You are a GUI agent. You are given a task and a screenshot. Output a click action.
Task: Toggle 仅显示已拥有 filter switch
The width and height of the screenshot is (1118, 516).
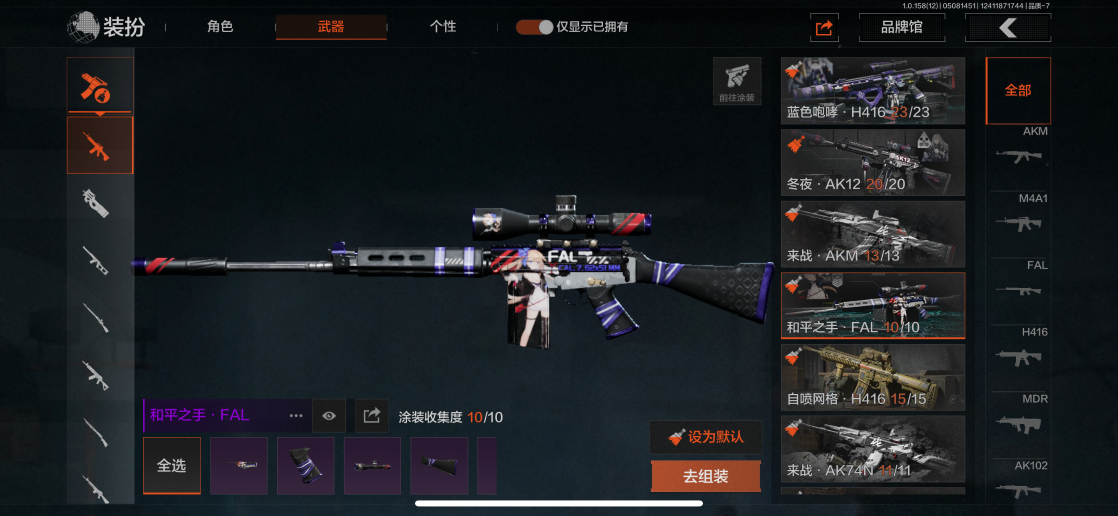(535, 27)
